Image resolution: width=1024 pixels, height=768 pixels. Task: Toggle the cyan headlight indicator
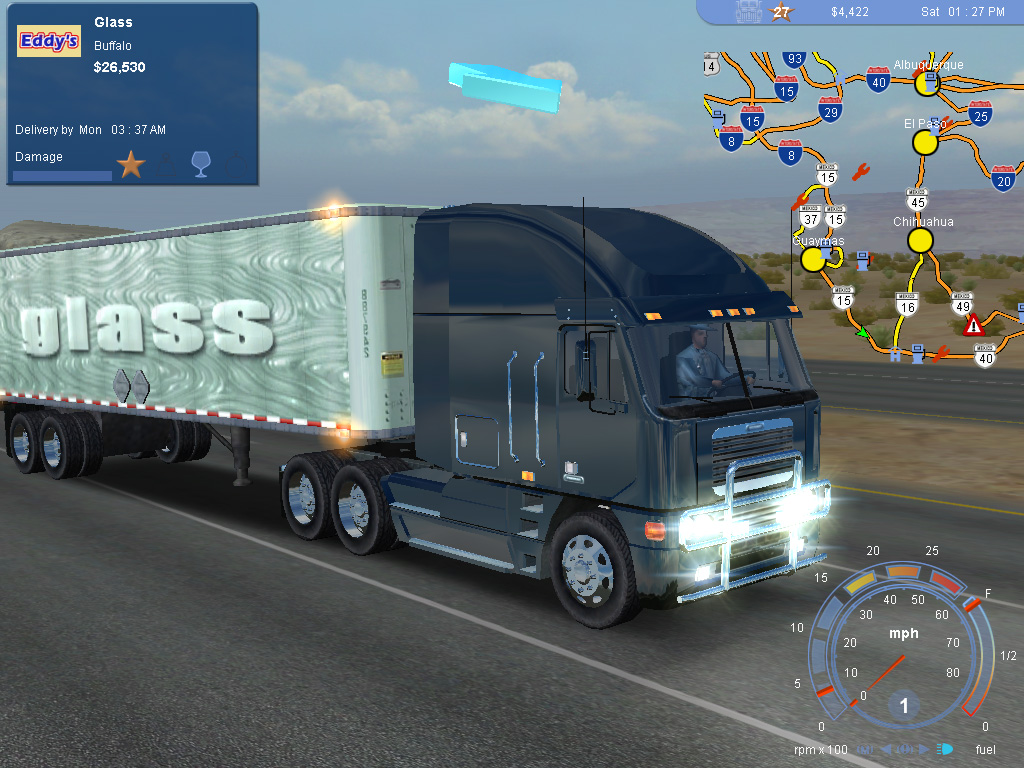(x=945, y=748)
